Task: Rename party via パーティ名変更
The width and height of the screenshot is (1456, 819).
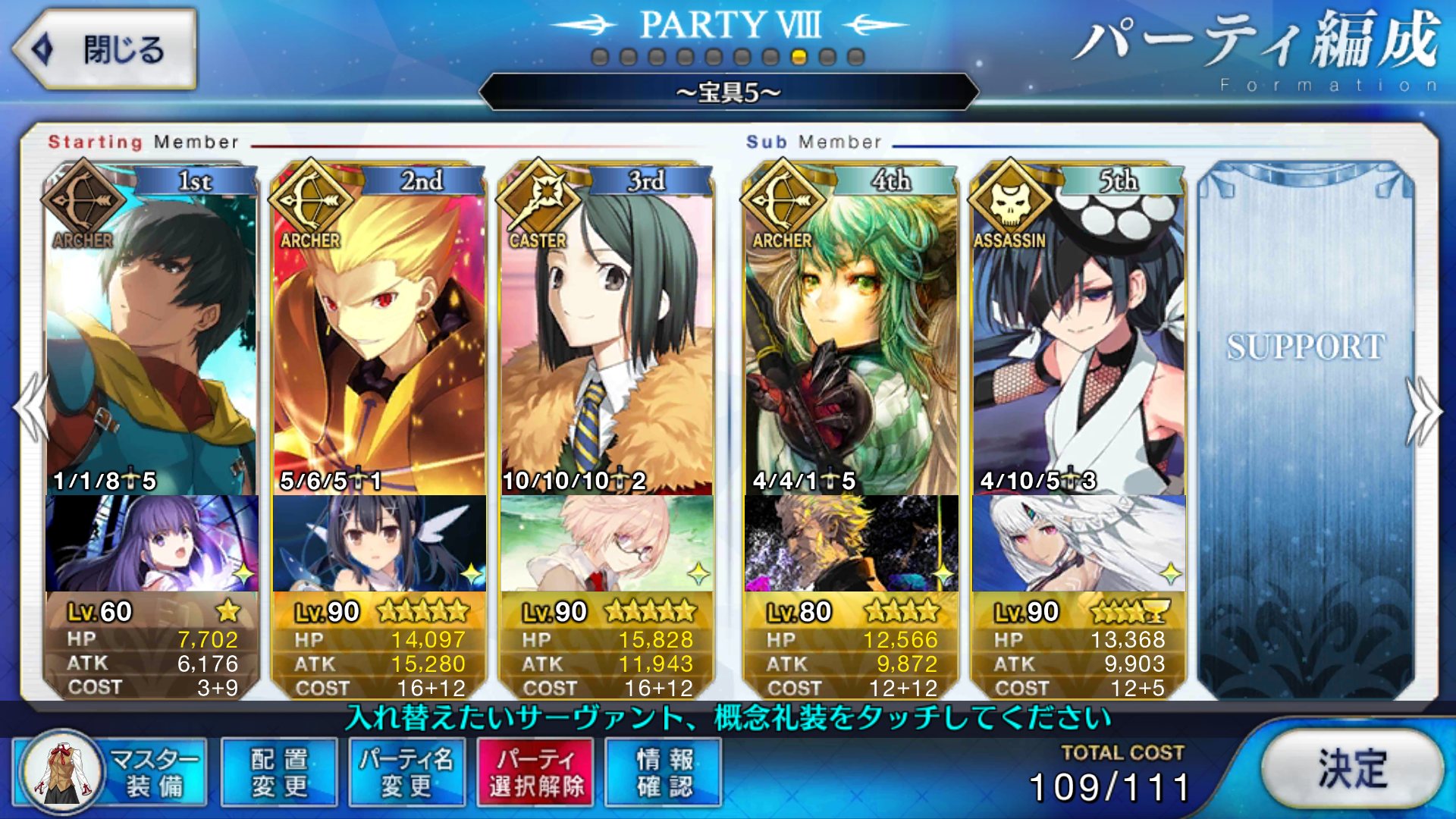Action: [406, 772]
